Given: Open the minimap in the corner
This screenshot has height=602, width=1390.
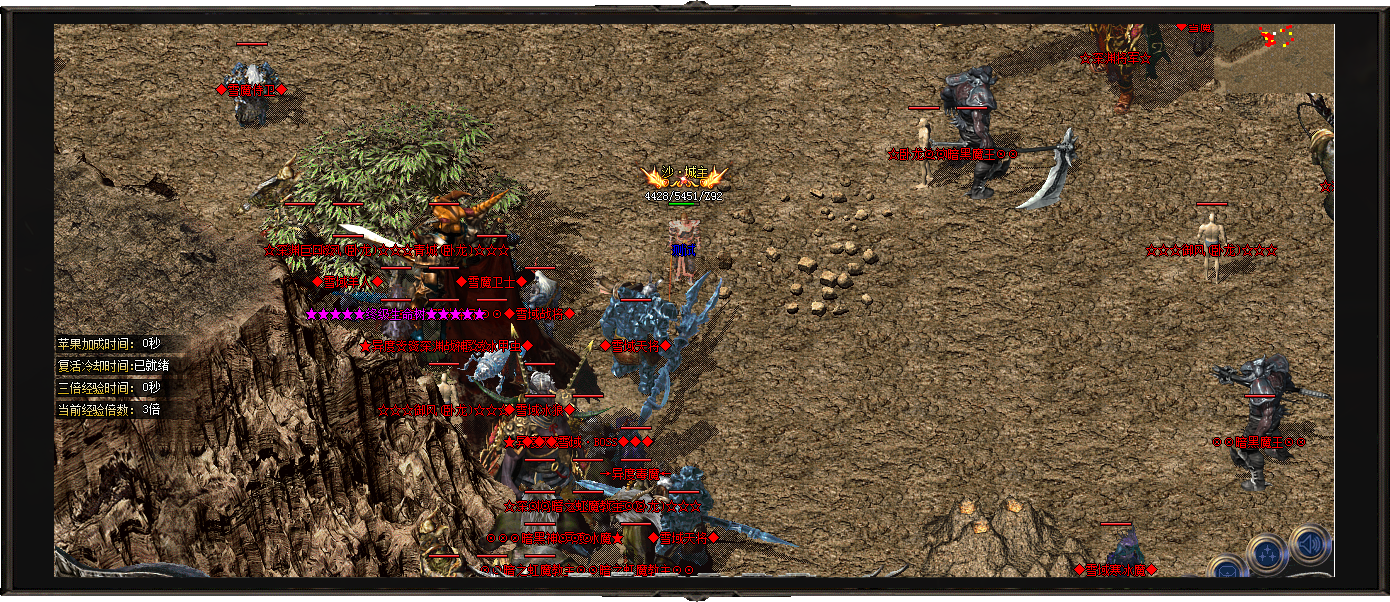Looking at the screenshot, I should click(1273, 58).
